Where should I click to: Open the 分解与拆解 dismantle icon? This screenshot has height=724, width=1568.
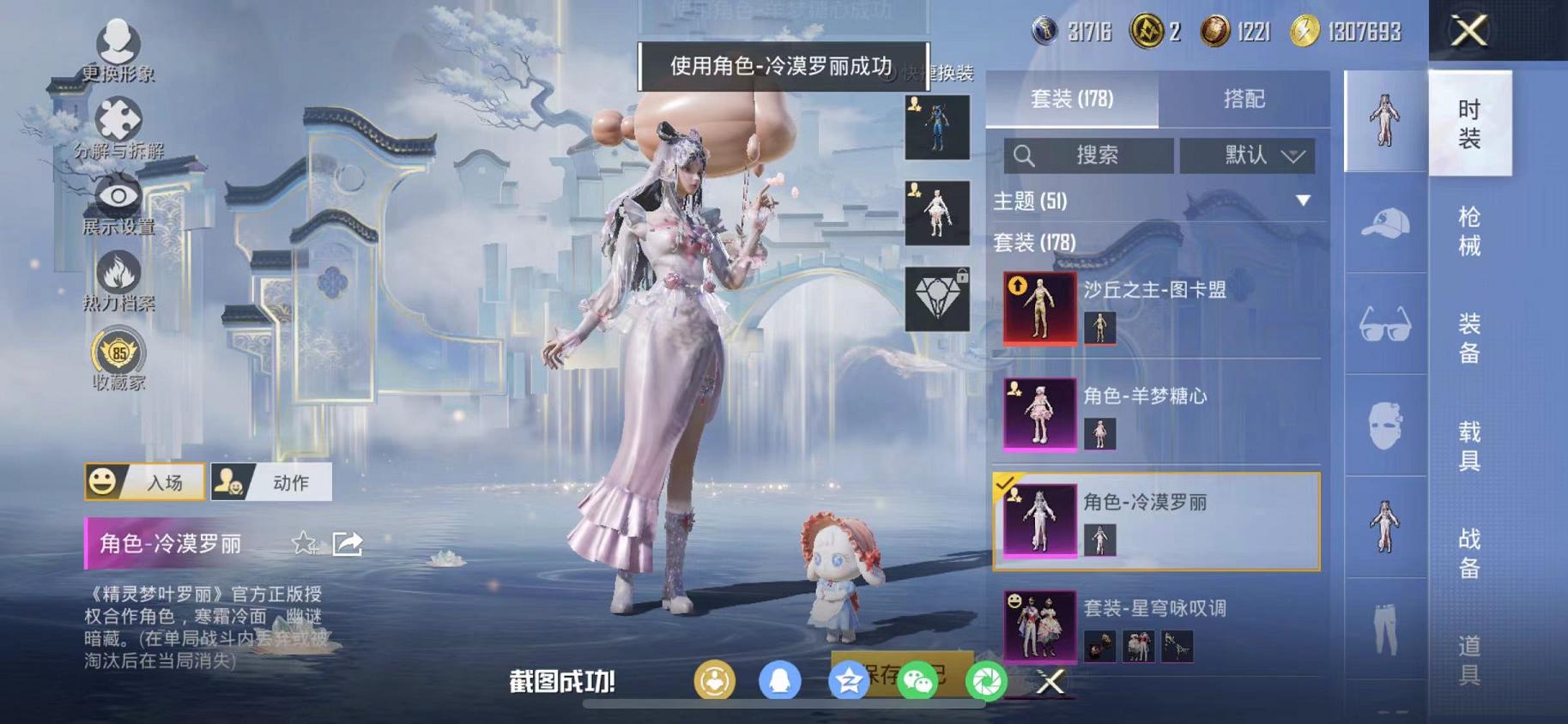pos(120,119)
